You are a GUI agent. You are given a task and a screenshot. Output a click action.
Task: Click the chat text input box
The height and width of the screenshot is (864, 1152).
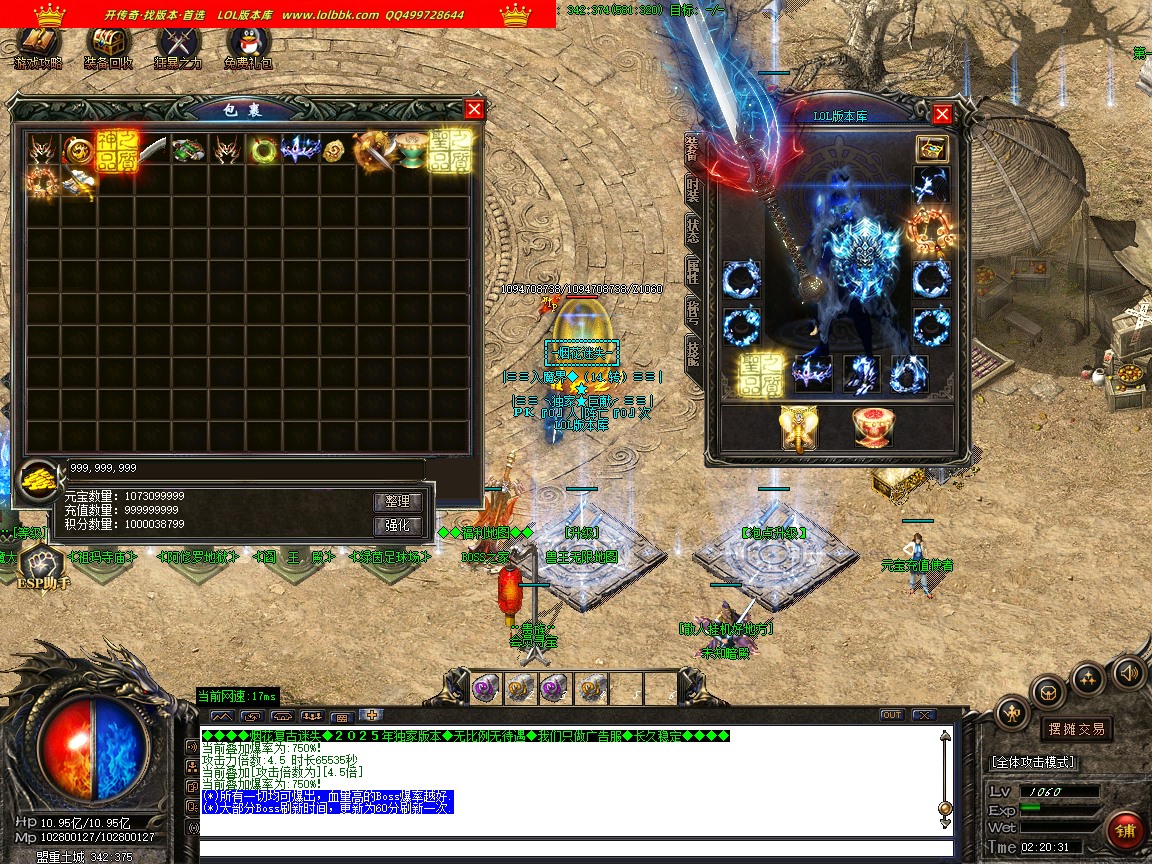pos(570,850)
